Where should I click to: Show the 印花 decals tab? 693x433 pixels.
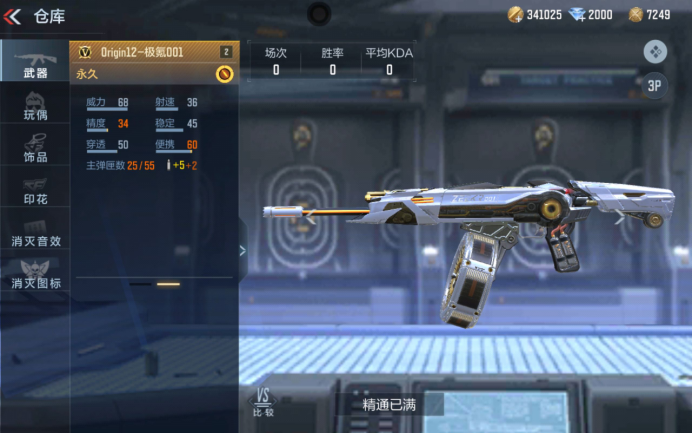[35, 191]
